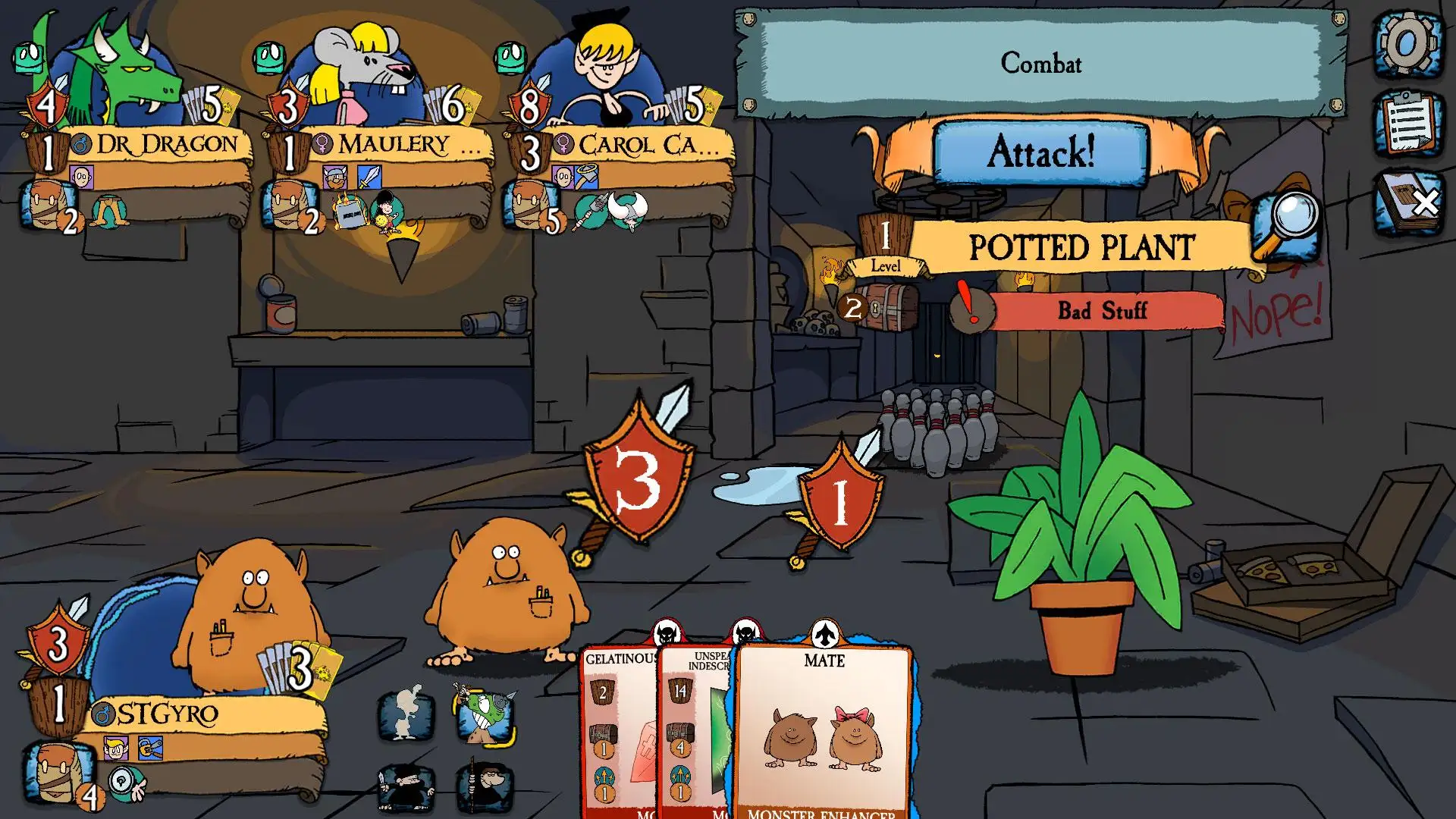This screenshot has width=1456, height=819.
Task: Inspect the Potted Plant with the magnifying glass
Action: click(1286, 225)
